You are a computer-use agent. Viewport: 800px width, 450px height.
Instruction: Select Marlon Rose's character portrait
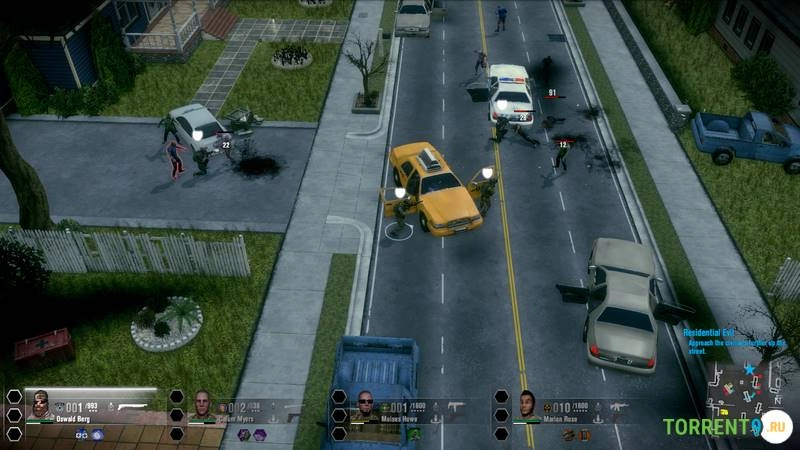point(527,405)
